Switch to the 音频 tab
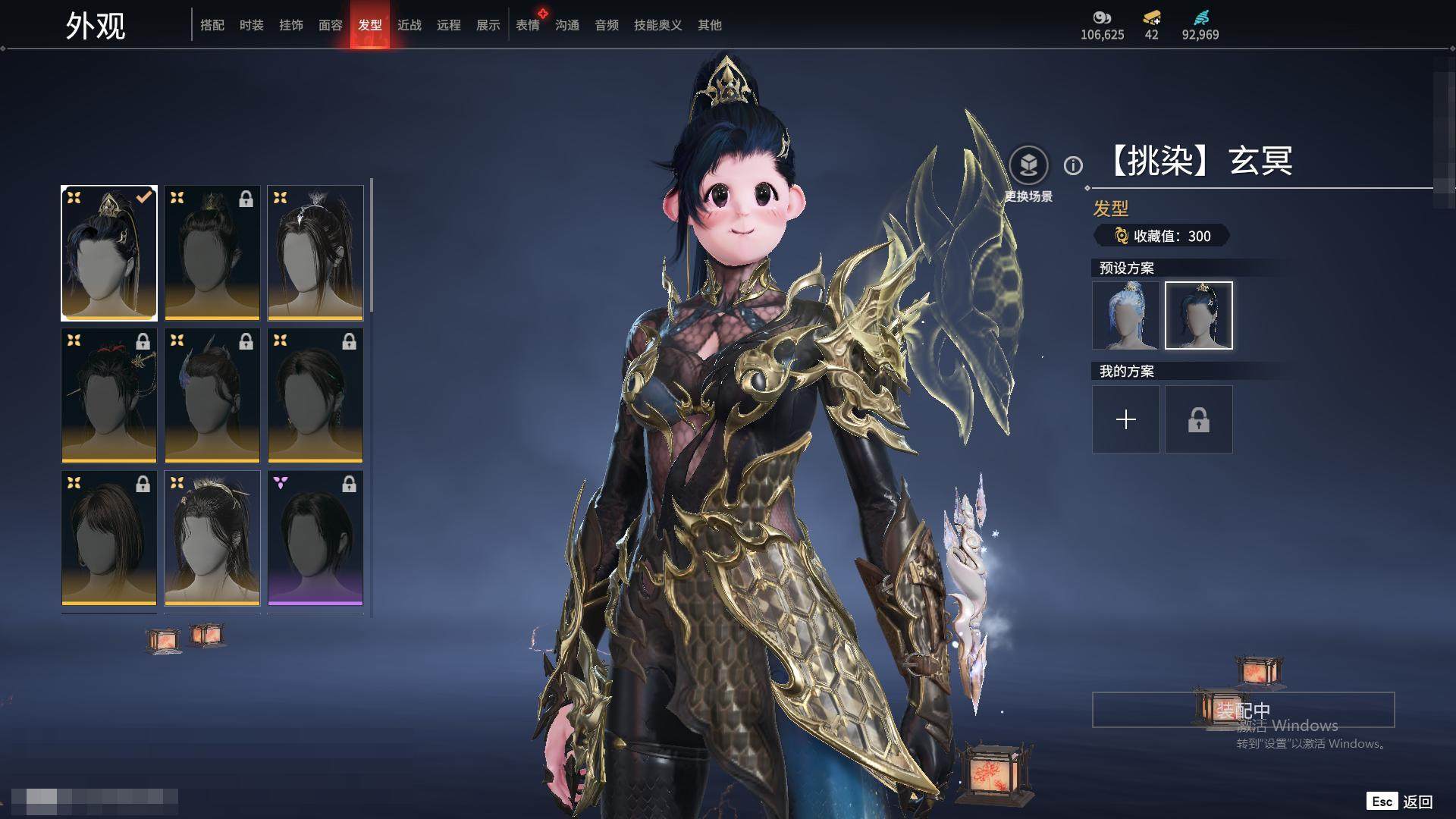 (607, 25)
